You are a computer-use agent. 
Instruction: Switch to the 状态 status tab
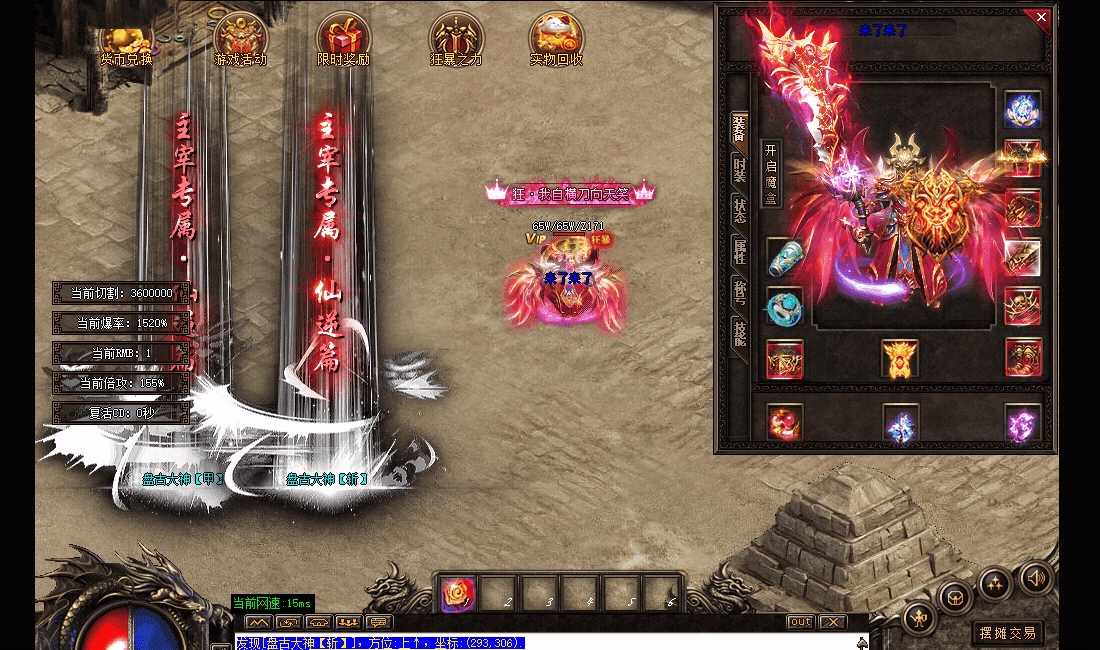point(739,211)
